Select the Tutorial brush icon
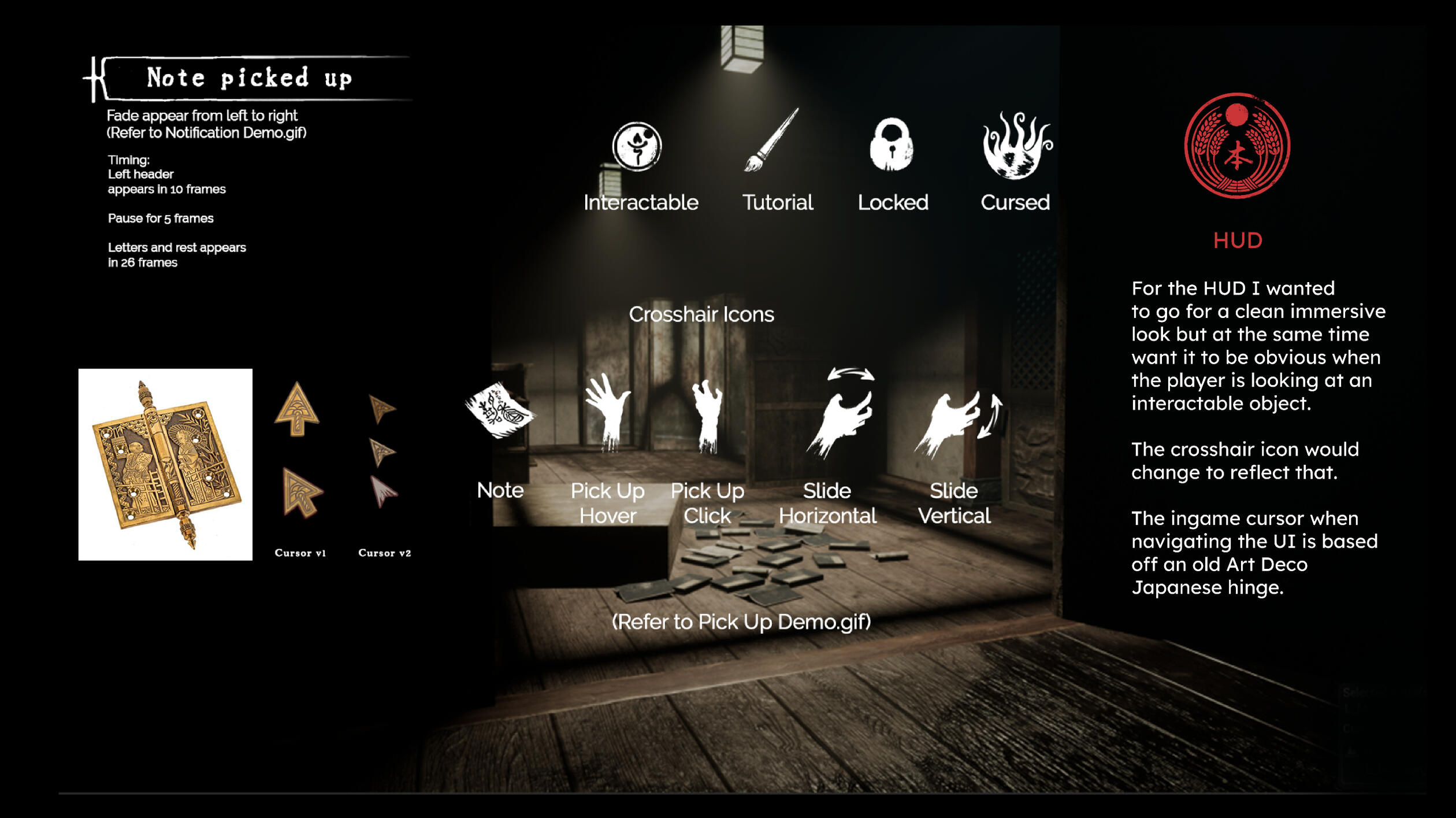Image resolution: width=1456 pixels, height=818 pixels. click(771, 140)
